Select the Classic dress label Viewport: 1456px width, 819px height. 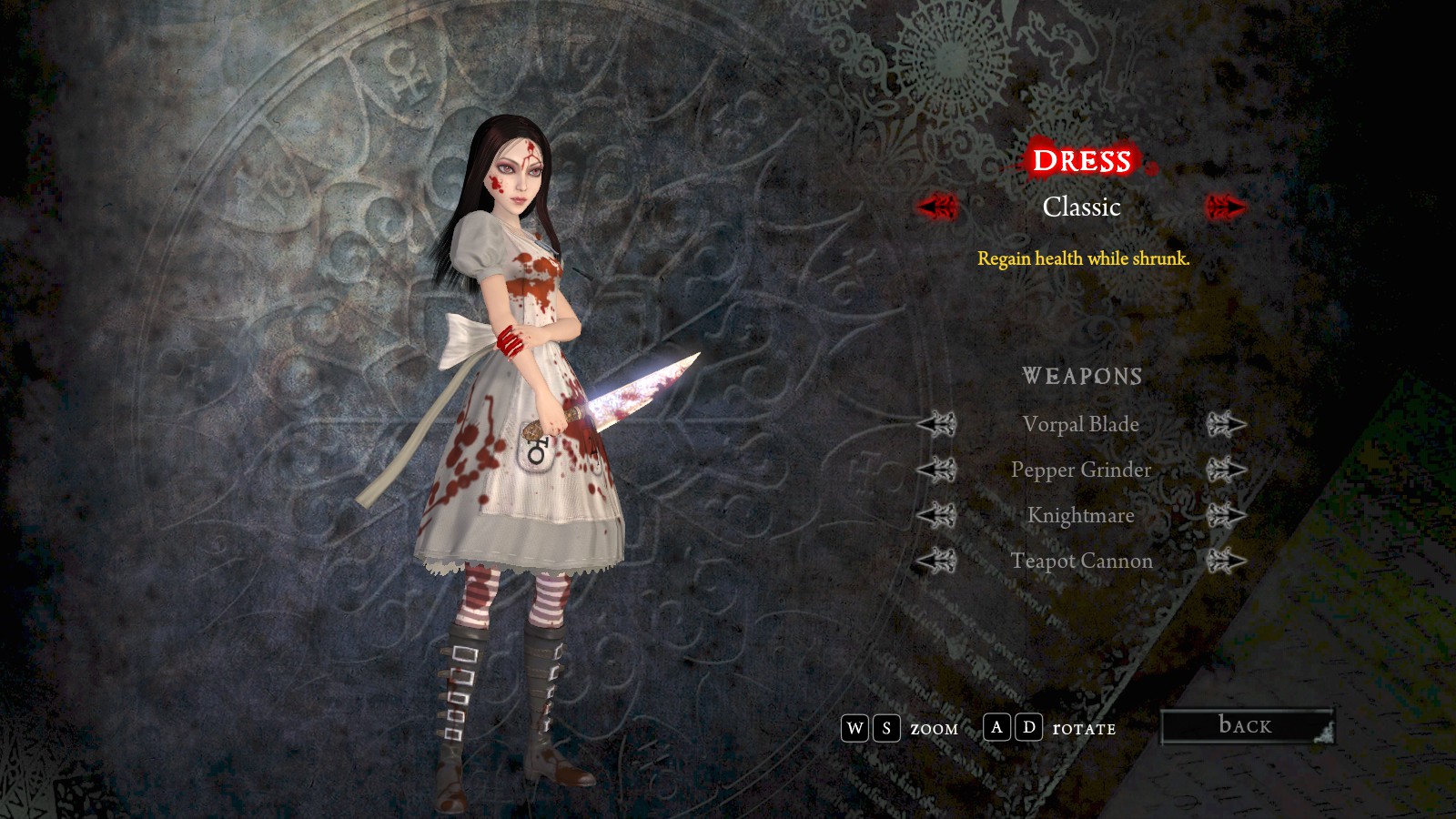[x=1081, y=207]
